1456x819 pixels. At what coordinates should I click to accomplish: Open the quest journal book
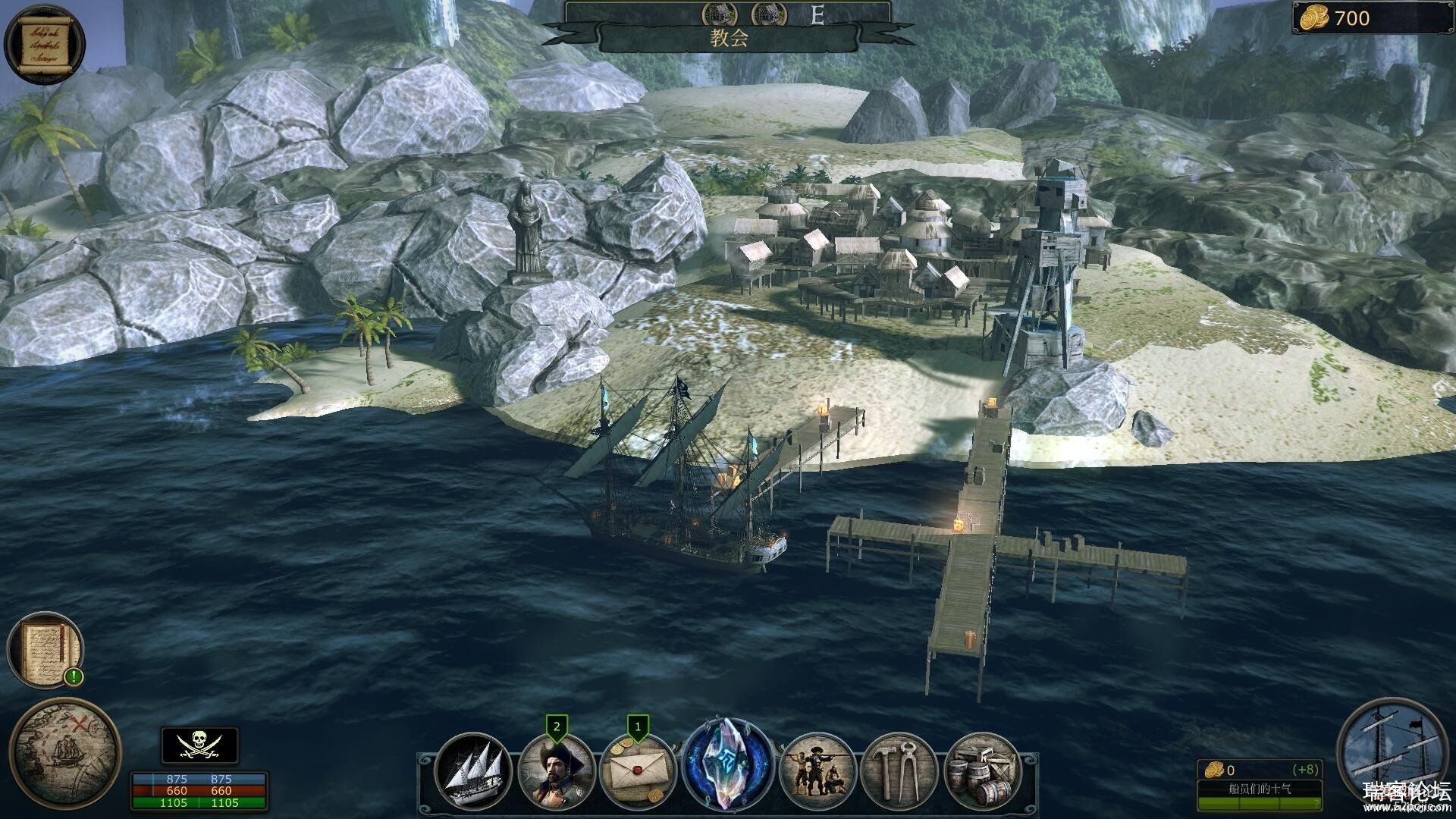tap(45, 649)
